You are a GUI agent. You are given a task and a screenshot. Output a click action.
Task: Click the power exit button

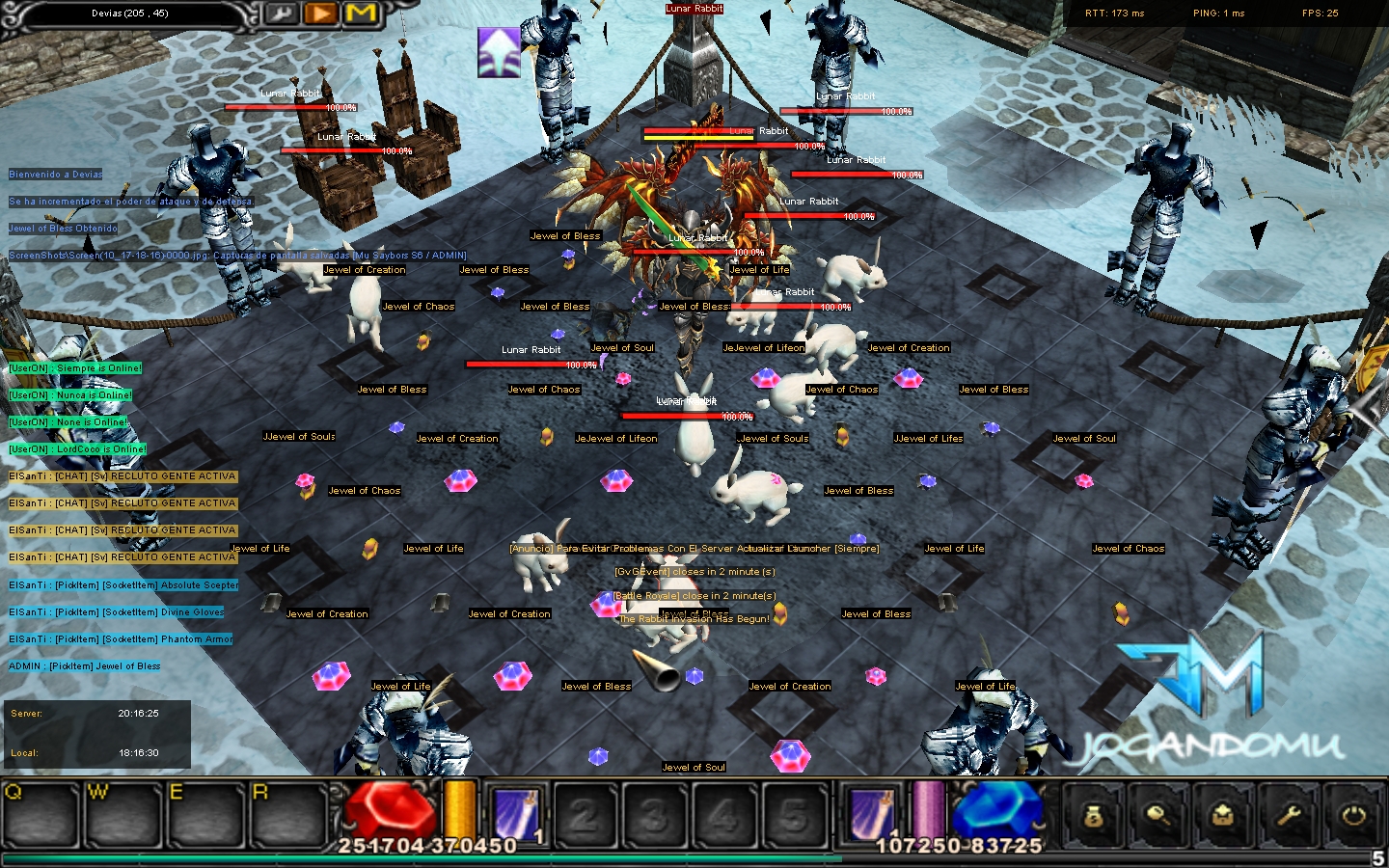coord(1353,816)
